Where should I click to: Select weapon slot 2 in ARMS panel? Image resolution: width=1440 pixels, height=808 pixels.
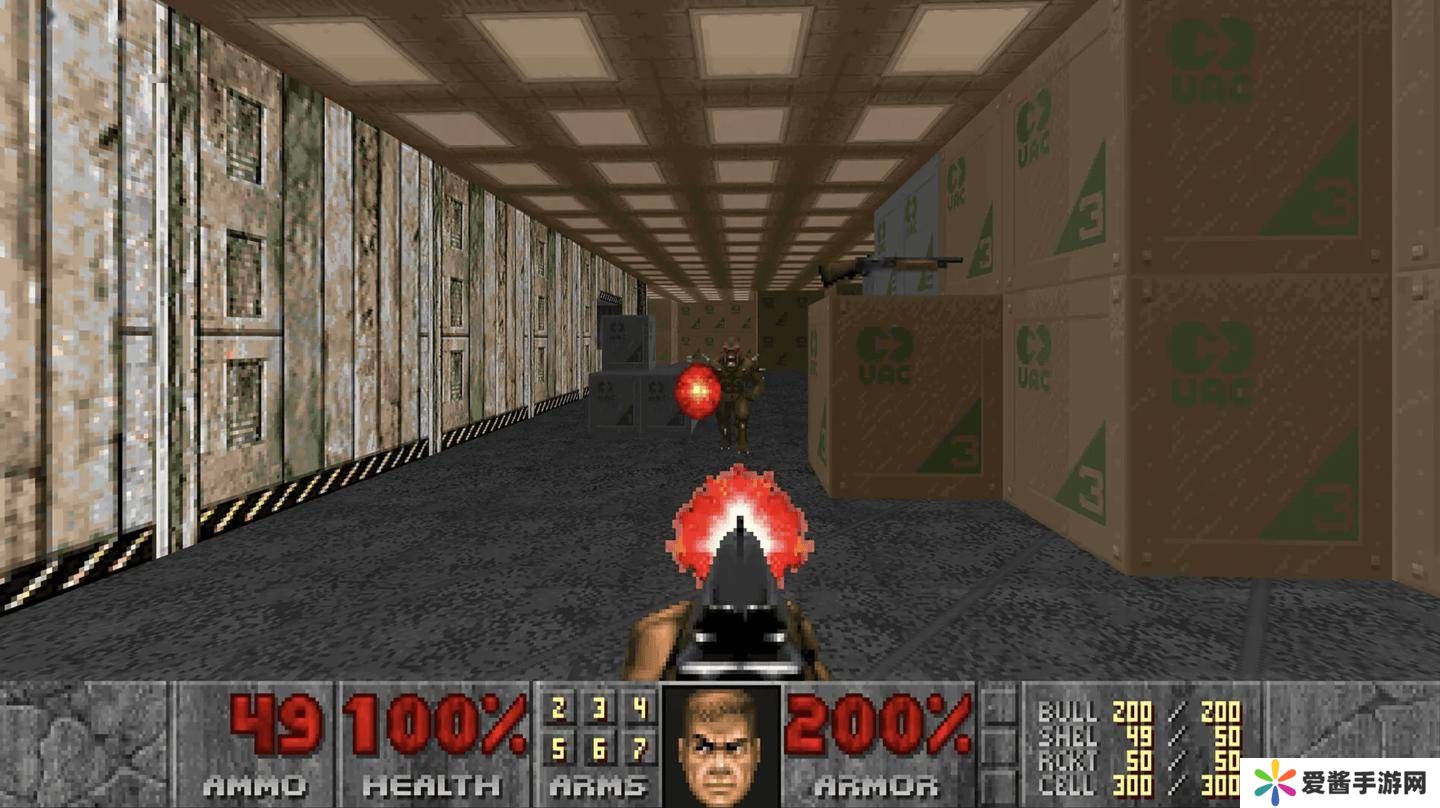[559, 709]
